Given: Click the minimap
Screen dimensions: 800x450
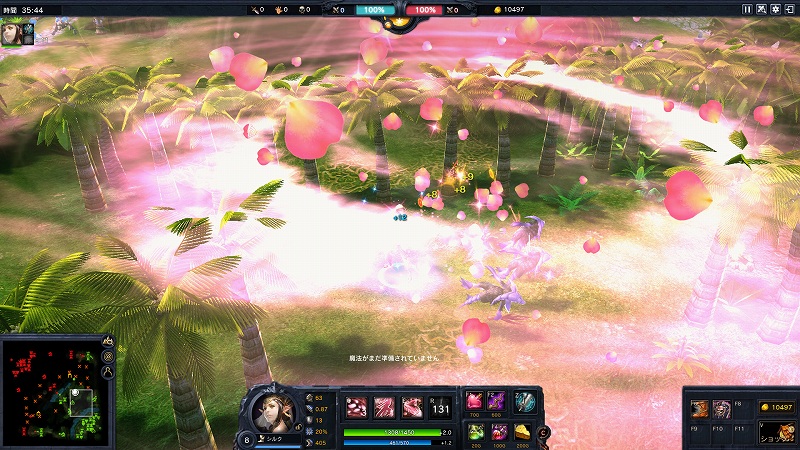Looking at the screenshot, I should 48,390.
